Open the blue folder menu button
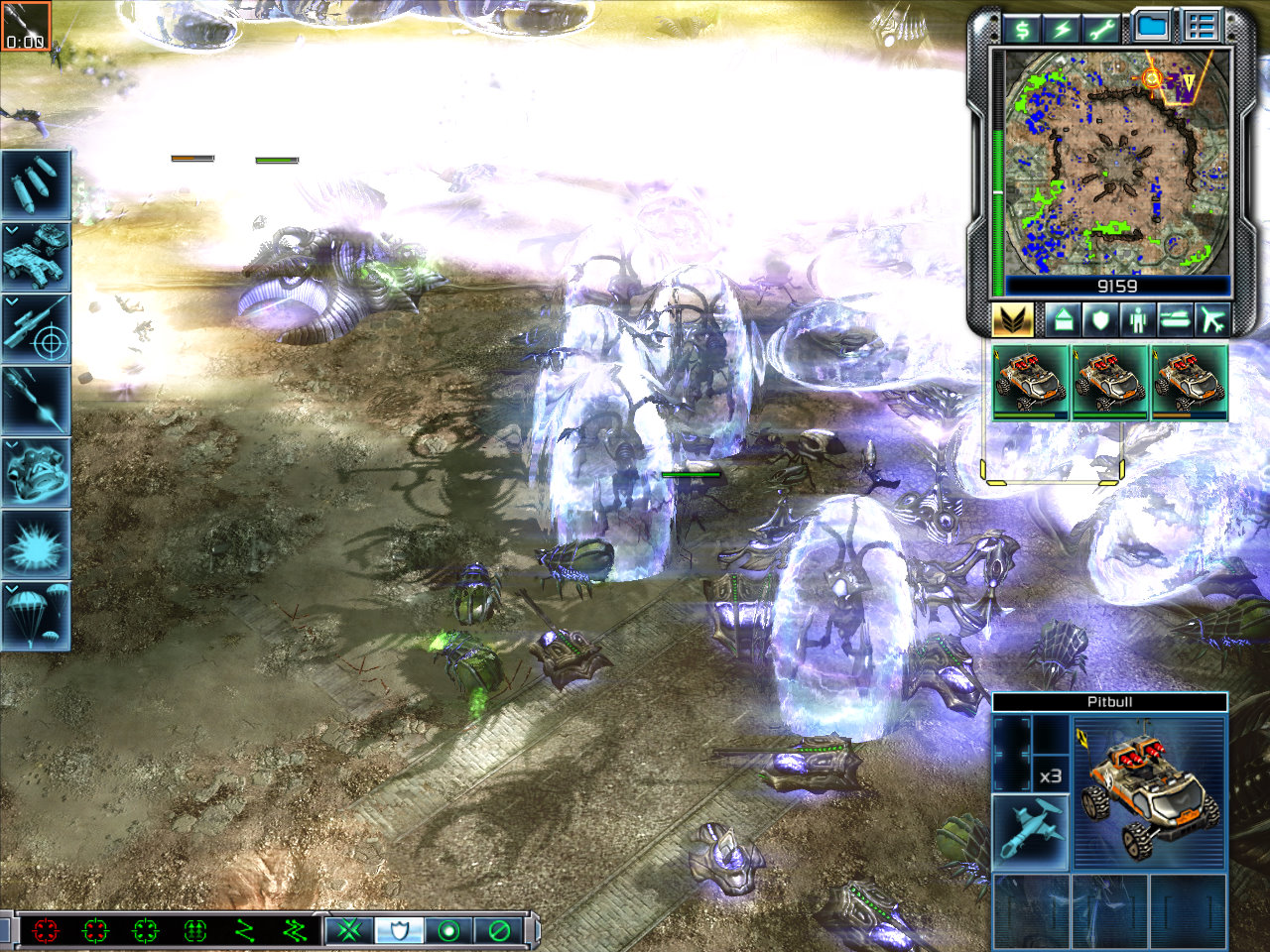This screenshot has width=1270, height=952. coord(1151,28)
